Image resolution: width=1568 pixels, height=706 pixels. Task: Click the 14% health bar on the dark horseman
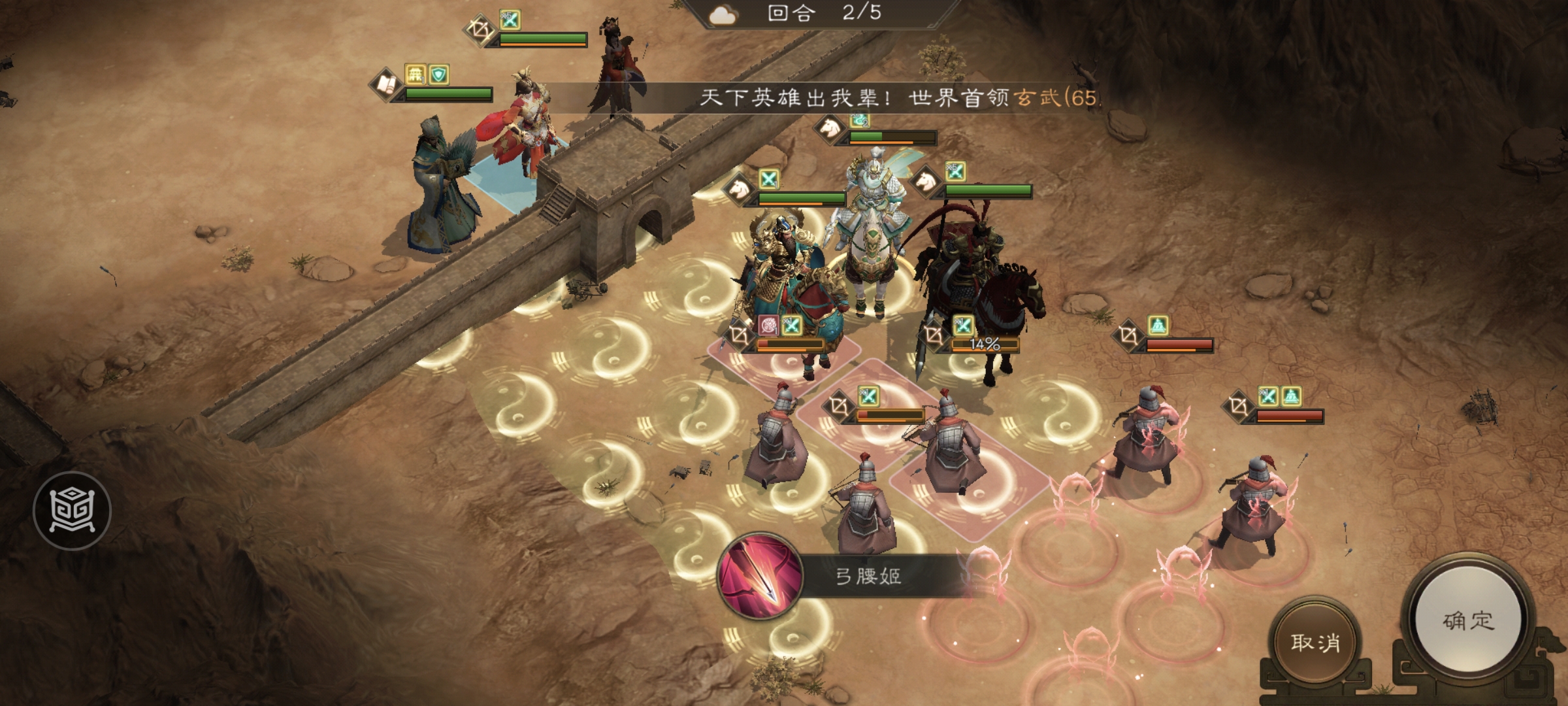coord(985,345)
